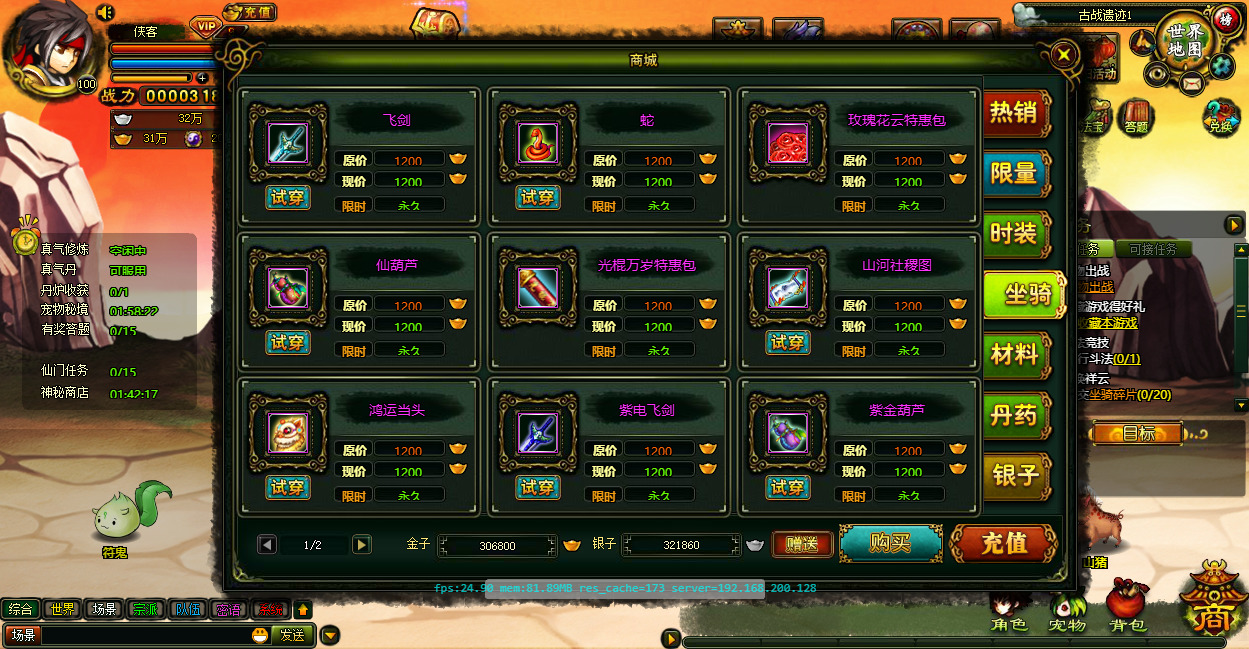Open the 背包 bag icon

click(1127, 607)
